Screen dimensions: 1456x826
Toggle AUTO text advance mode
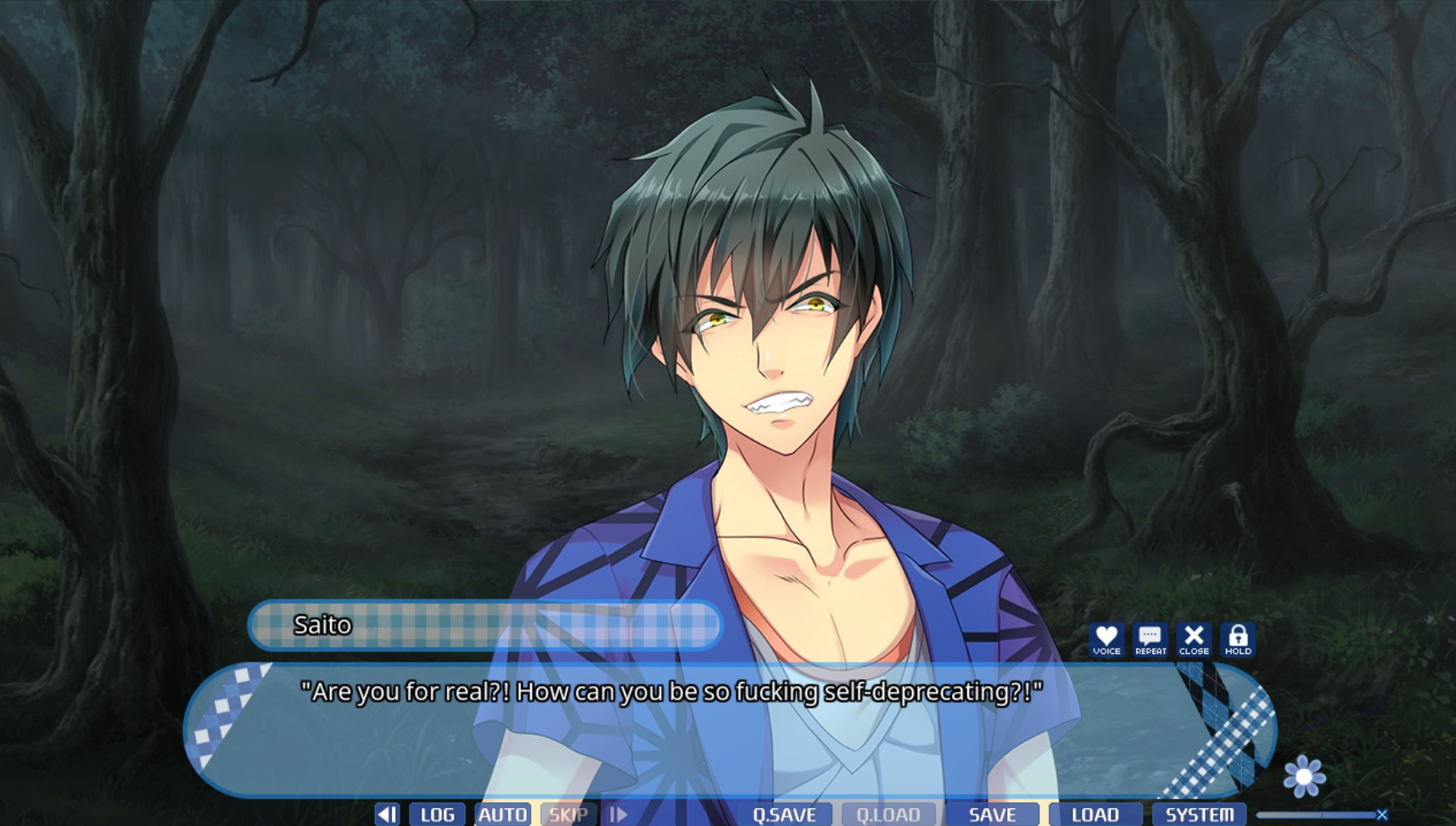tap(503, 815)
